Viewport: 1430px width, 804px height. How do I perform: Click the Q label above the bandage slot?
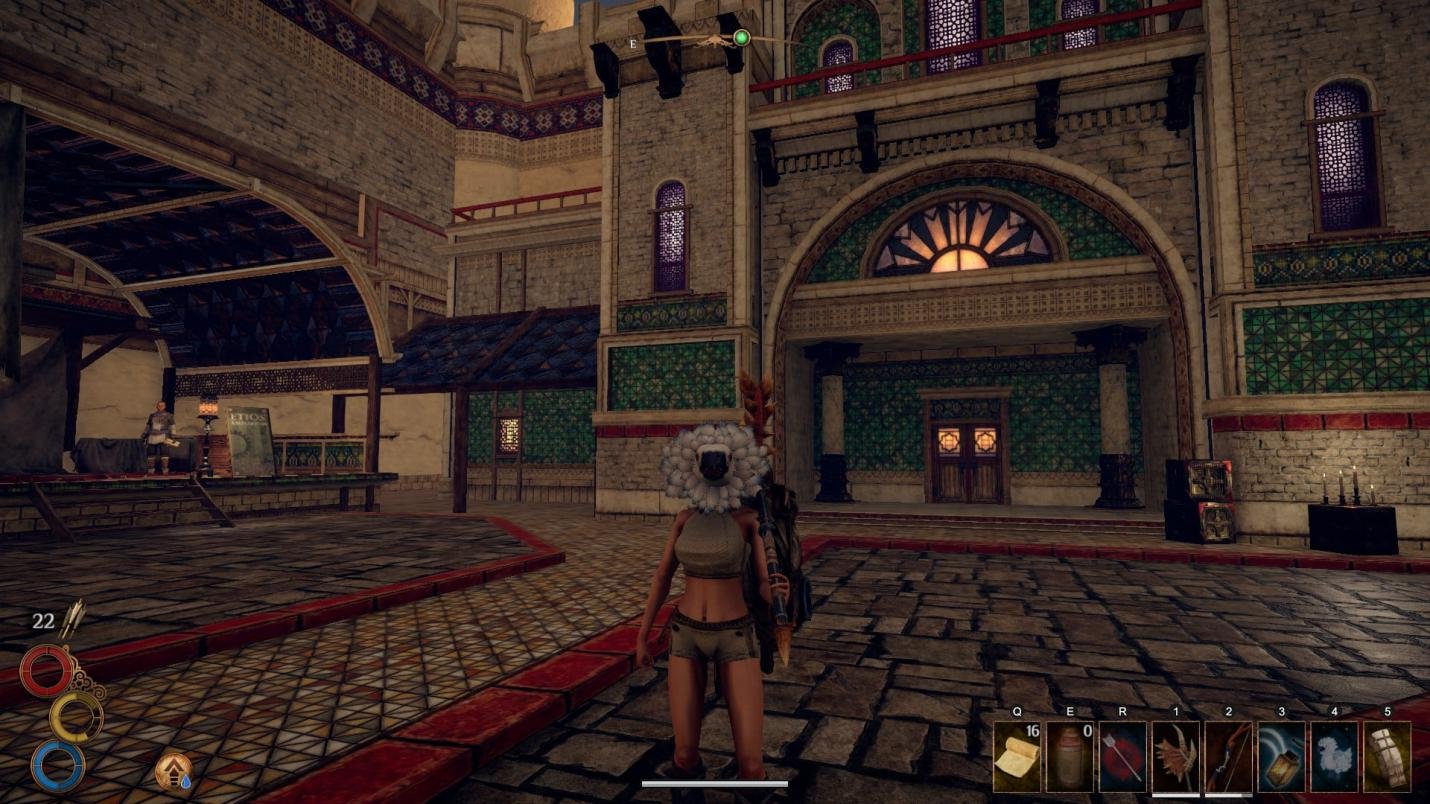point(1017,712)
